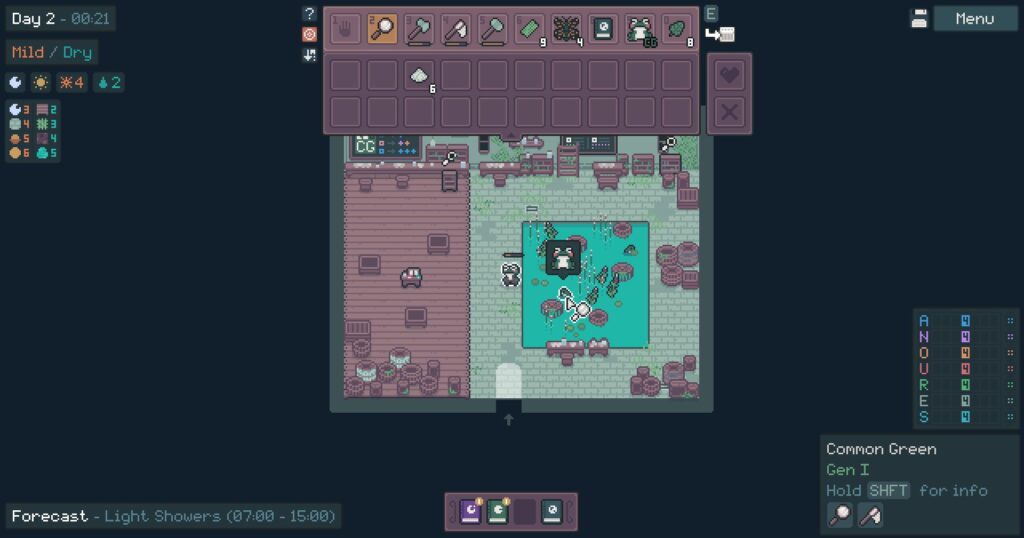The width and height of the screenshot is (1024, 538).
Task: Open the purple book in bottom bar
Action: coord(470,512)
